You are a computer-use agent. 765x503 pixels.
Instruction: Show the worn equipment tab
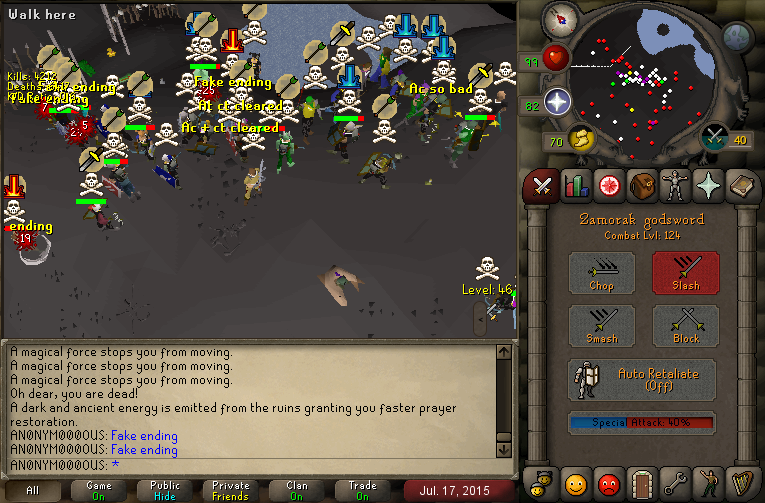(x=674, y=185)
